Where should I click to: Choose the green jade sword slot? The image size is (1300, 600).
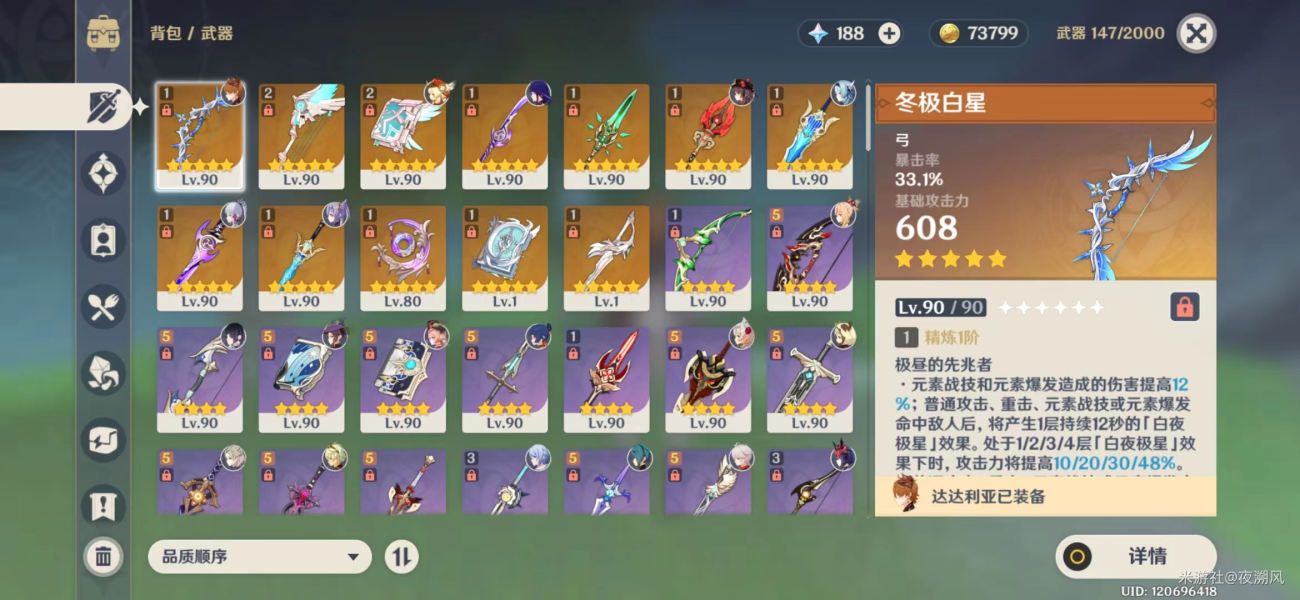(606, 136)
